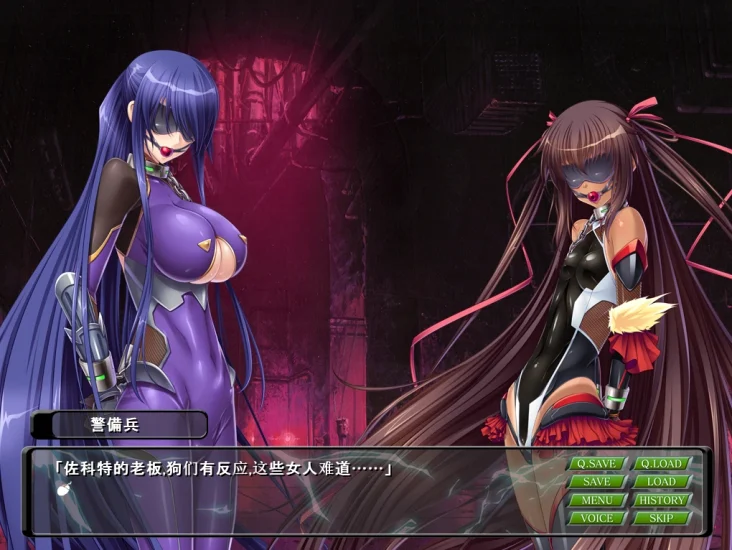Click the Q.SAVE quick save button
The image size is (732, 550).
pos(597,463)
